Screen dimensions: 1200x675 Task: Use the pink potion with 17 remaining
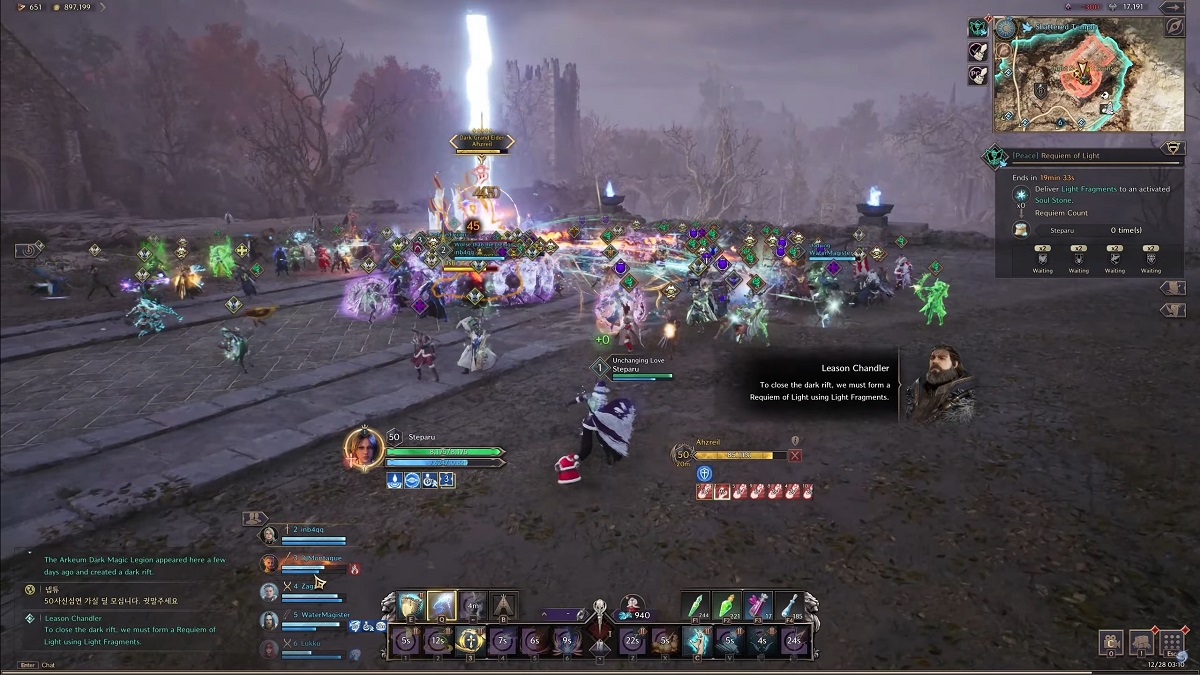point(760,605)
